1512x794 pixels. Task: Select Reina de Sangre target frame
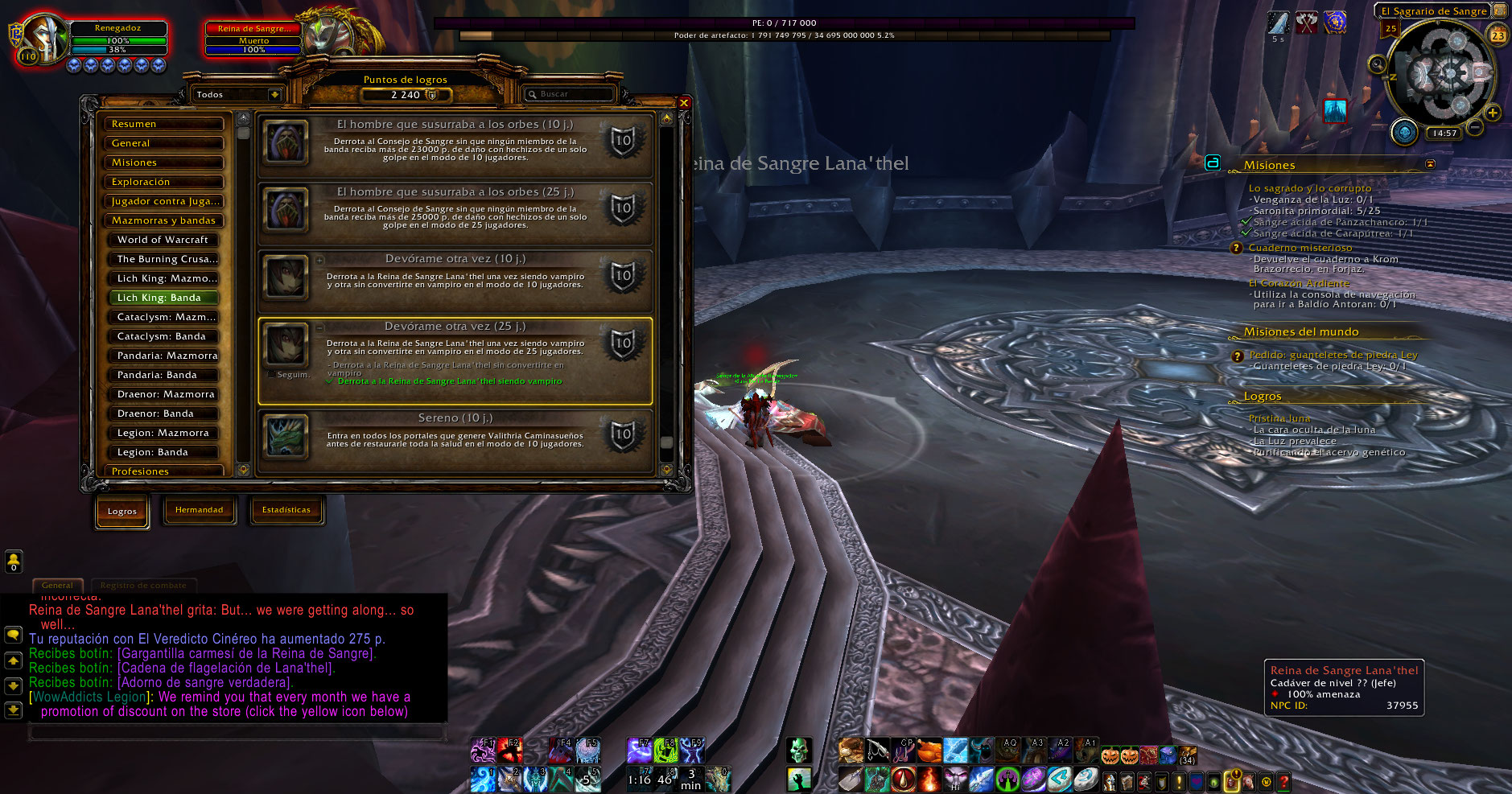point(253,39)
